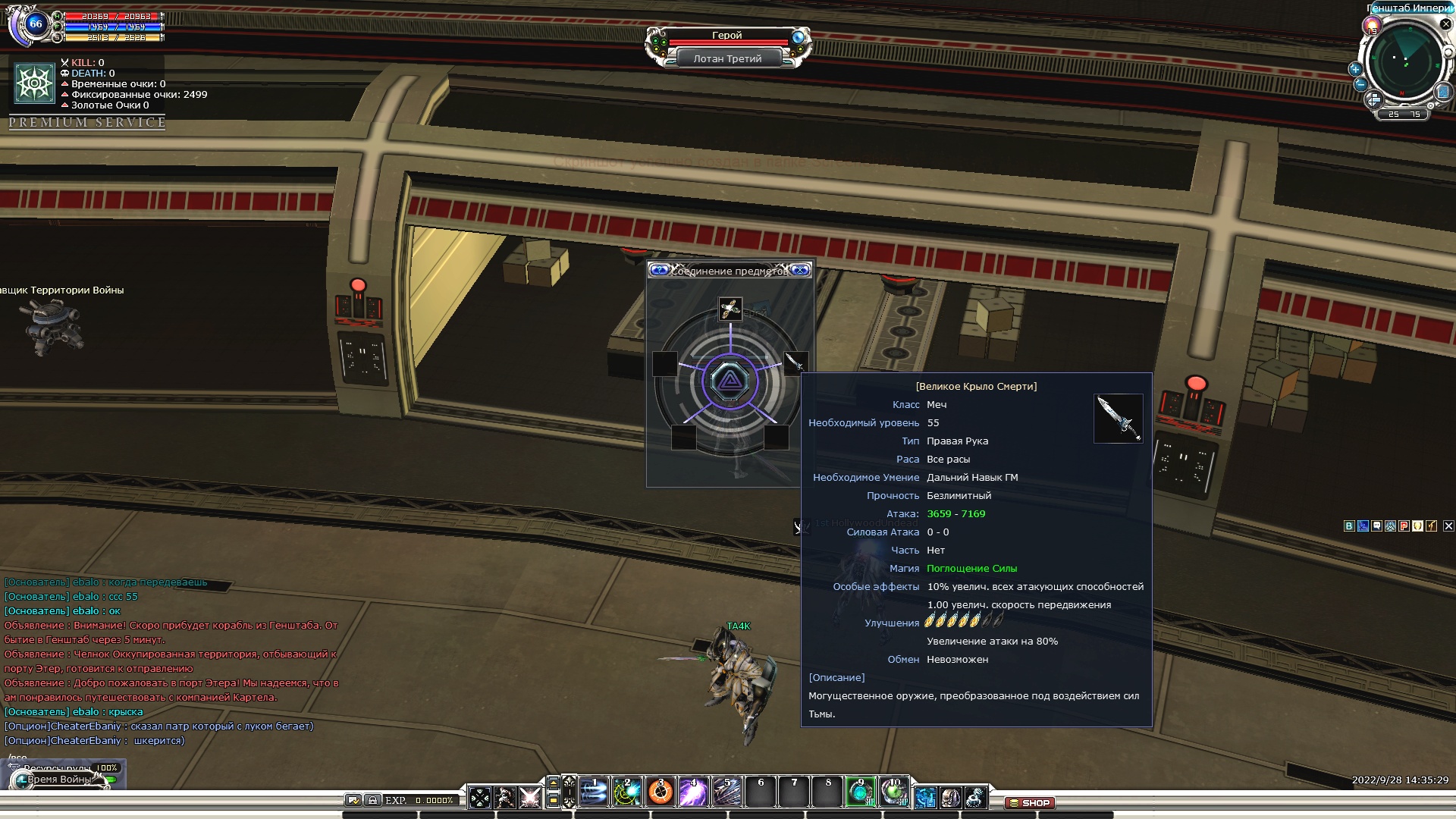Open the SHOP button
1456x819 pixels.
(1029, 802)
